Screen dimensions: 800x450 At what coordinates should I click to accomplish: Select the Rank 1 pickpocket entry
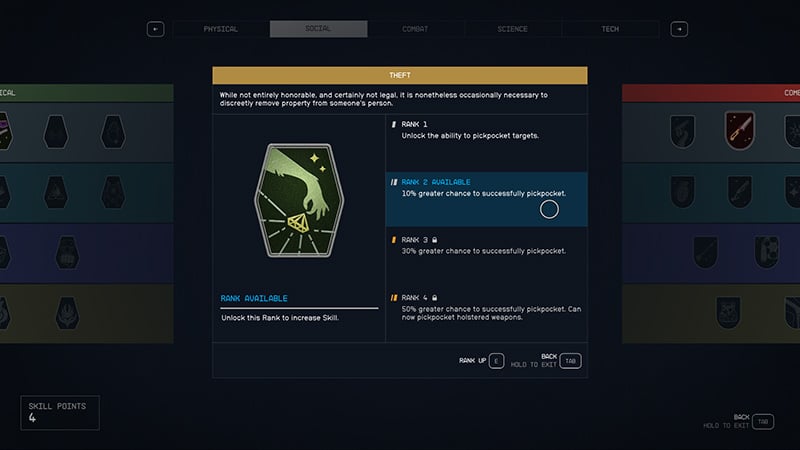[x=486, y=129]
